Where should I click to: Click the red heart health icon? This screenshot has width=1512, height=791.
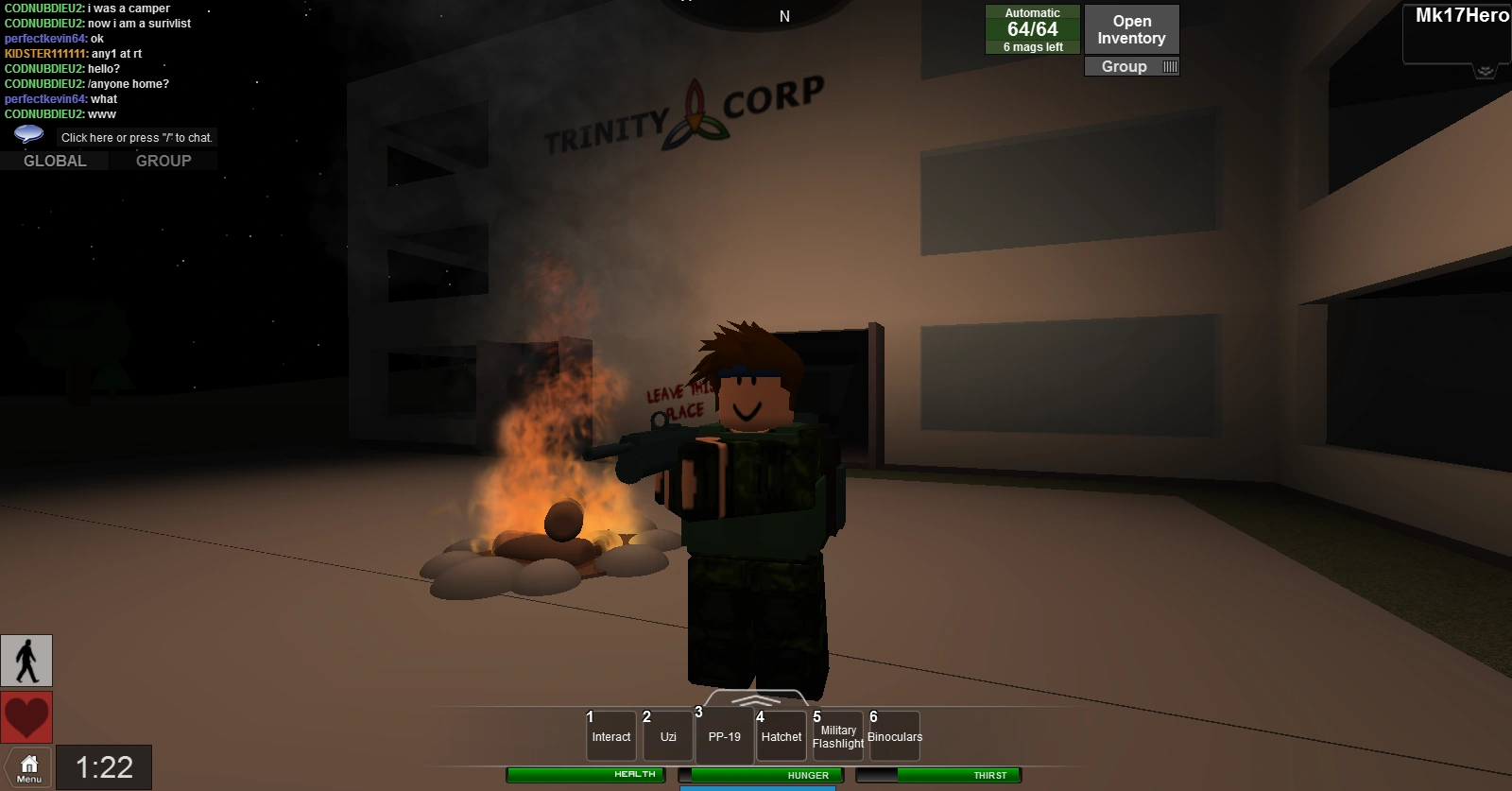[x=27, y=716]
